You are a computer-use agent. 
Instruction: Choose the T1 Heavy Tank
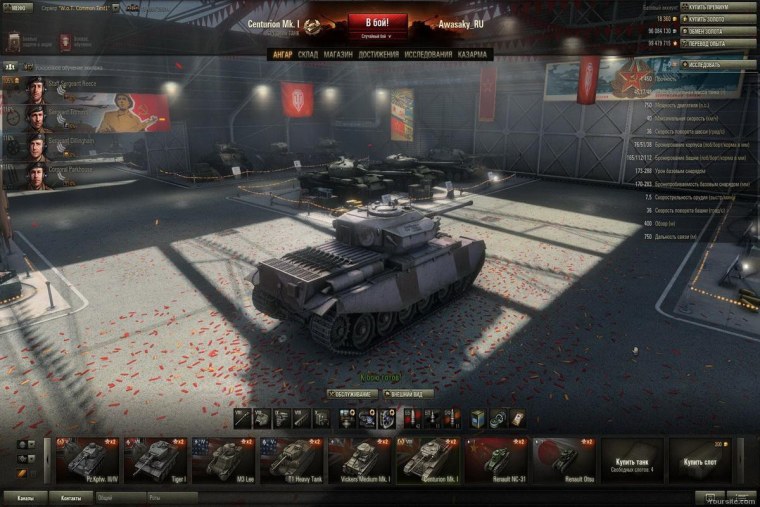tap(291, 459)
